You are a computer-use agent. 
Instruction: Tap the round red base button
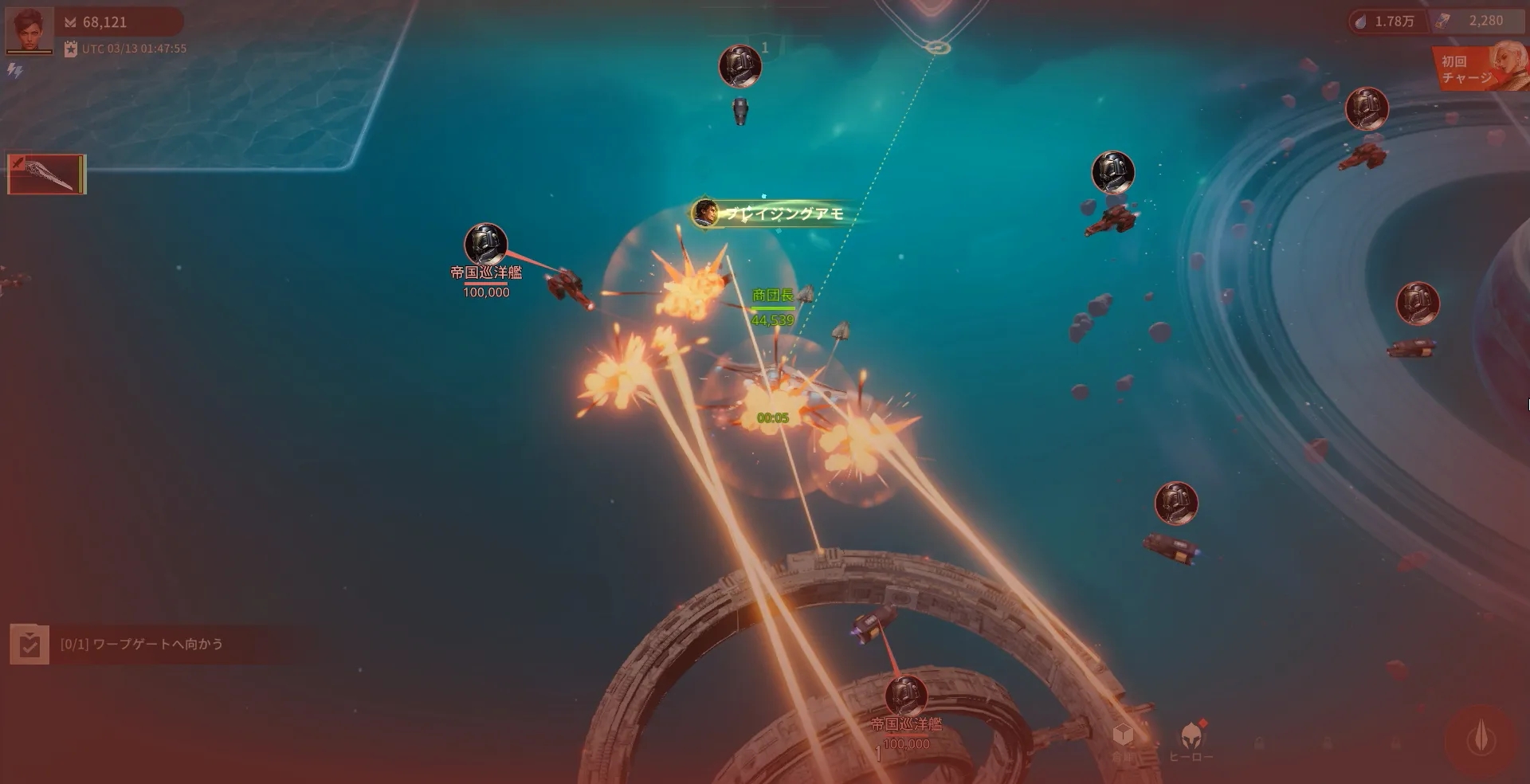(x=1481, y=740)
